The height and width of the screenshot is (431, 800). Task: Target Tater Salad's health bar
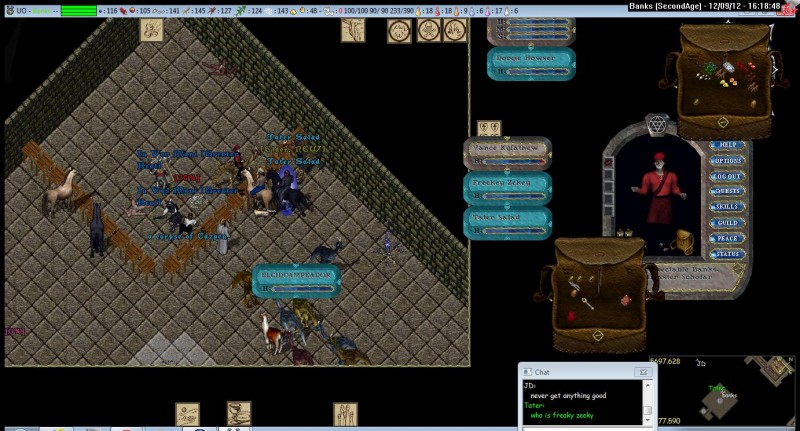[507, 221]
